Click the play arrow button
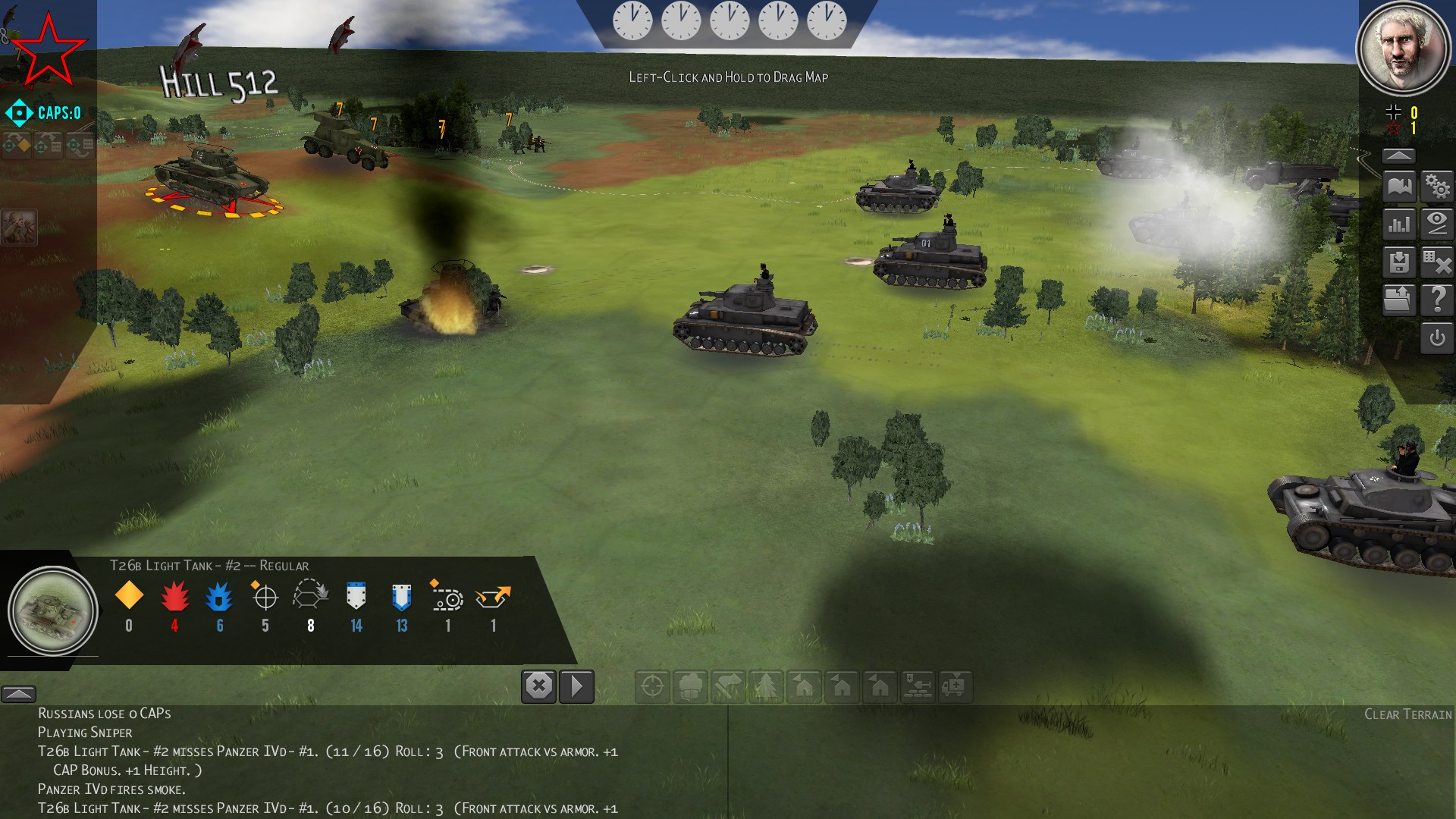Screen dimensions: 1456x819 point(576,687)
